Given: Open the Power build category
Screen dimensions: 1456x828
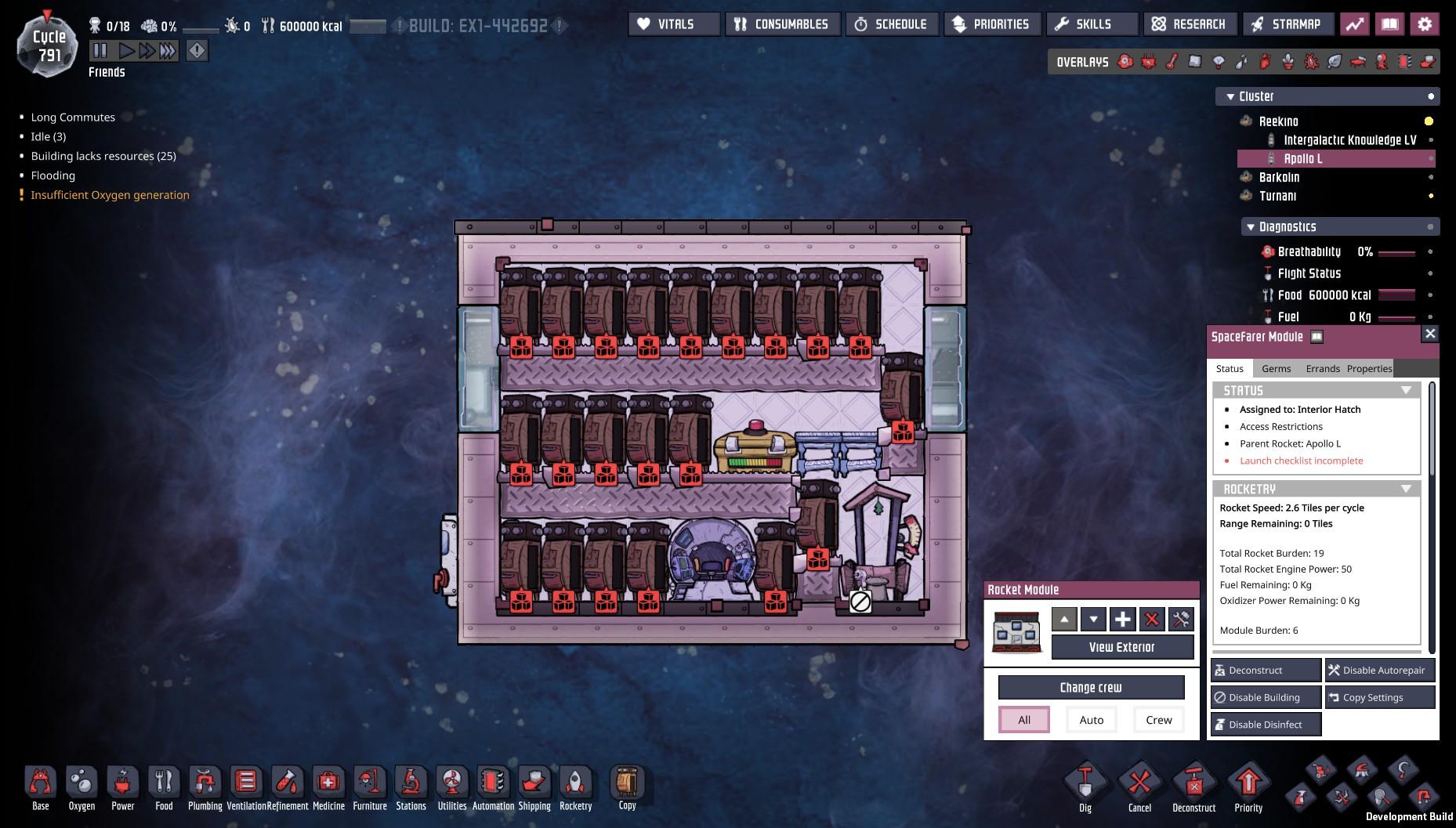Looking at the screenshot, I should click(122, 787).
